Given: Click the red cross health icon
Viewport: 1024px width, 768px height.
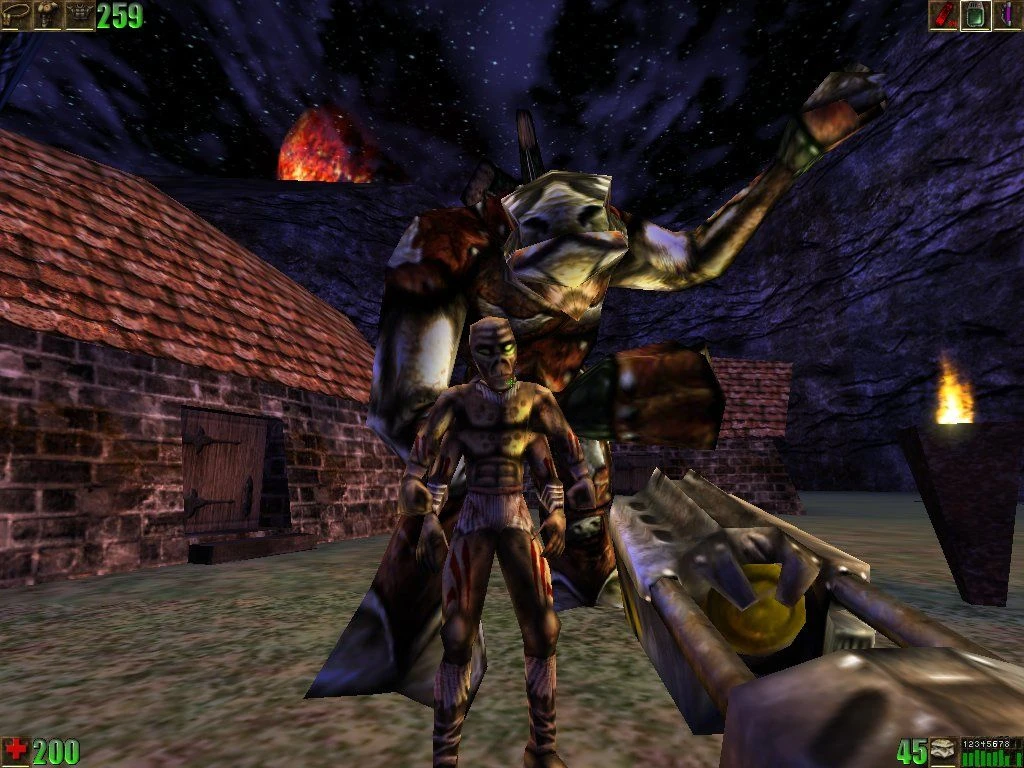Looking at the screenshot, I should pos(15,752).
